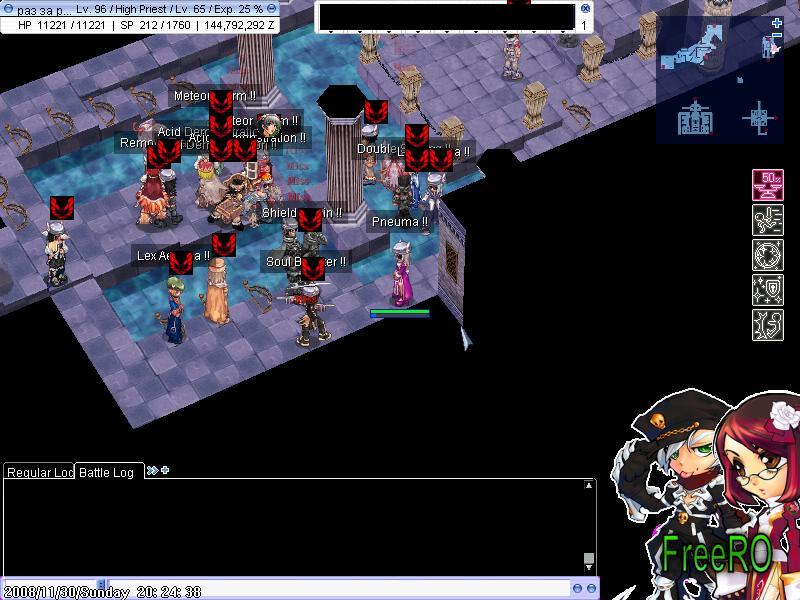Click the double-arrow button beside the chat tabs

click(152, 470)
